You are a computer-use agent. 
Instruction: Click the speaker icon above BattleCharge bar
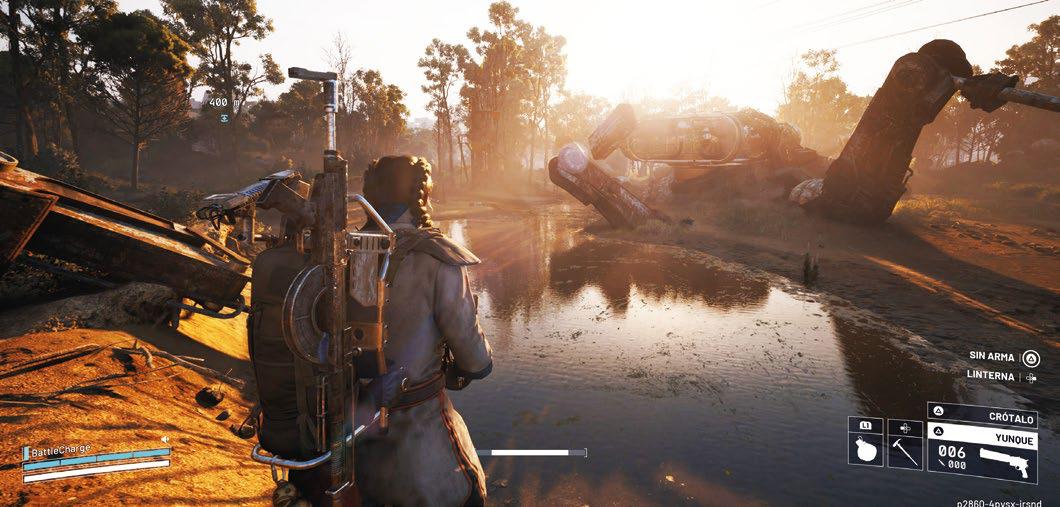(x=164, y=438)
